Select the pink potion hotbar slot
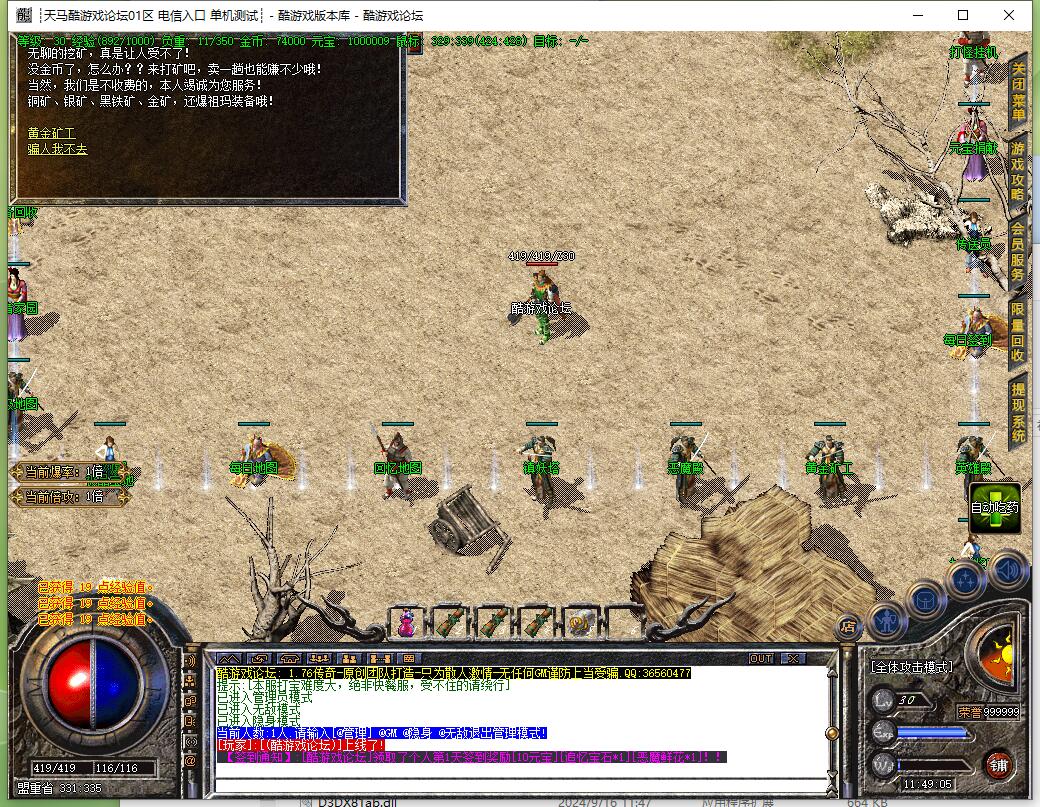Viewport: 1040px width, 807px height. tap(407, 623)
